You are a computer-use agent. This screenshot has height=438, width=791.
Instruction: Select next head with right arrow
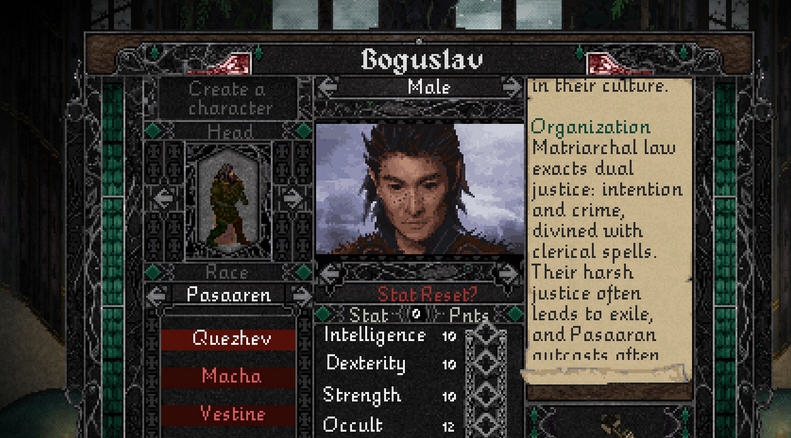tap(293, 198)
